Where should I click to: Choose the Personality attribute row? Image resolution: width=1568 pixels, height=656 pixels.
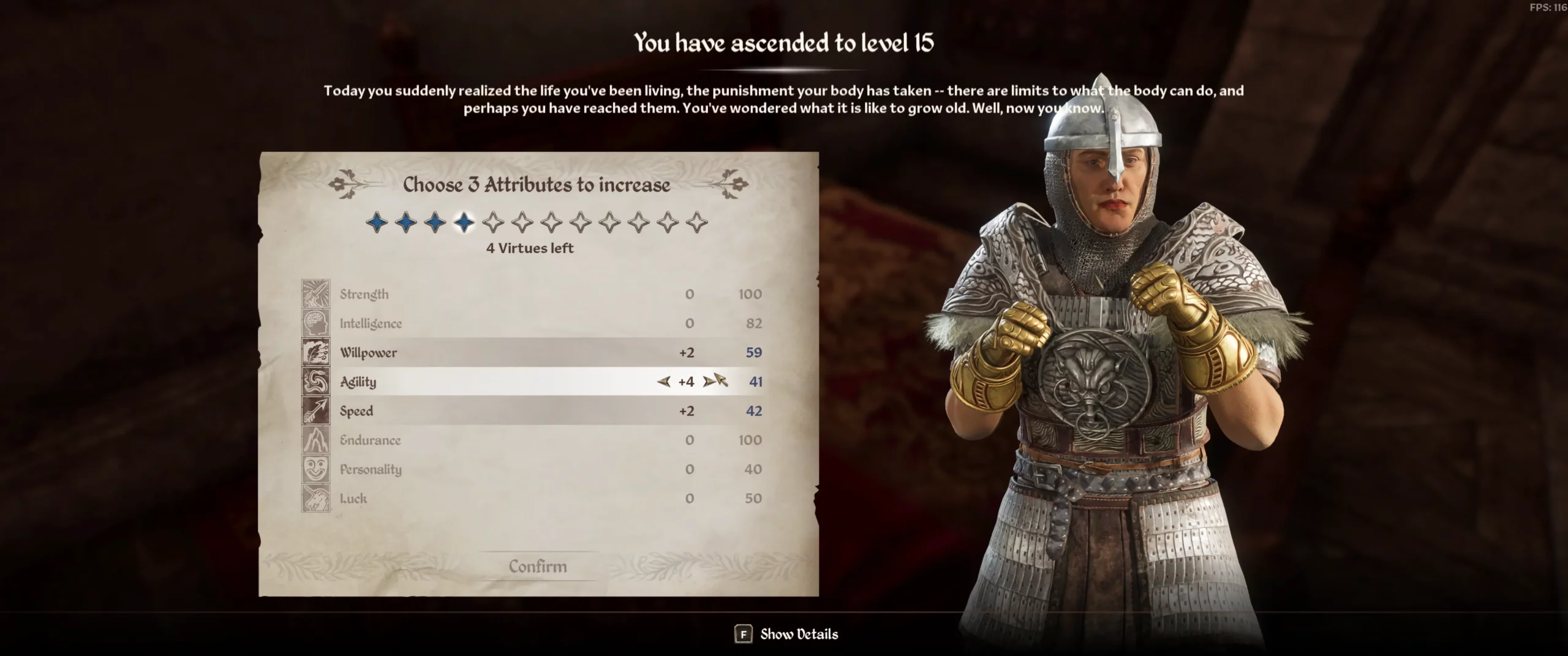pyautogui.click(x=532, y=470)
